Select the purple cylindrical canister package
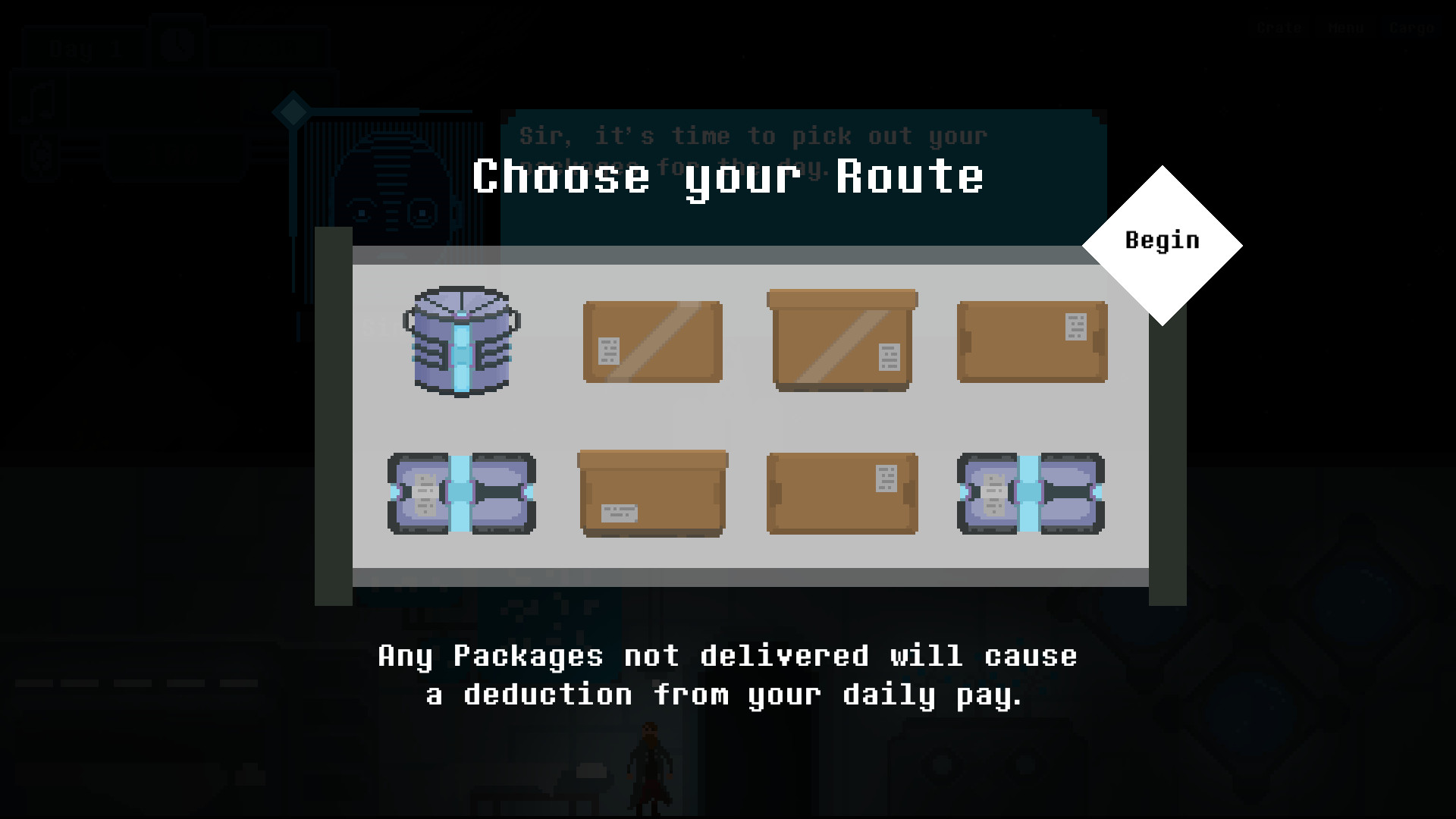1456x819 pixels. tap(463, 341)
